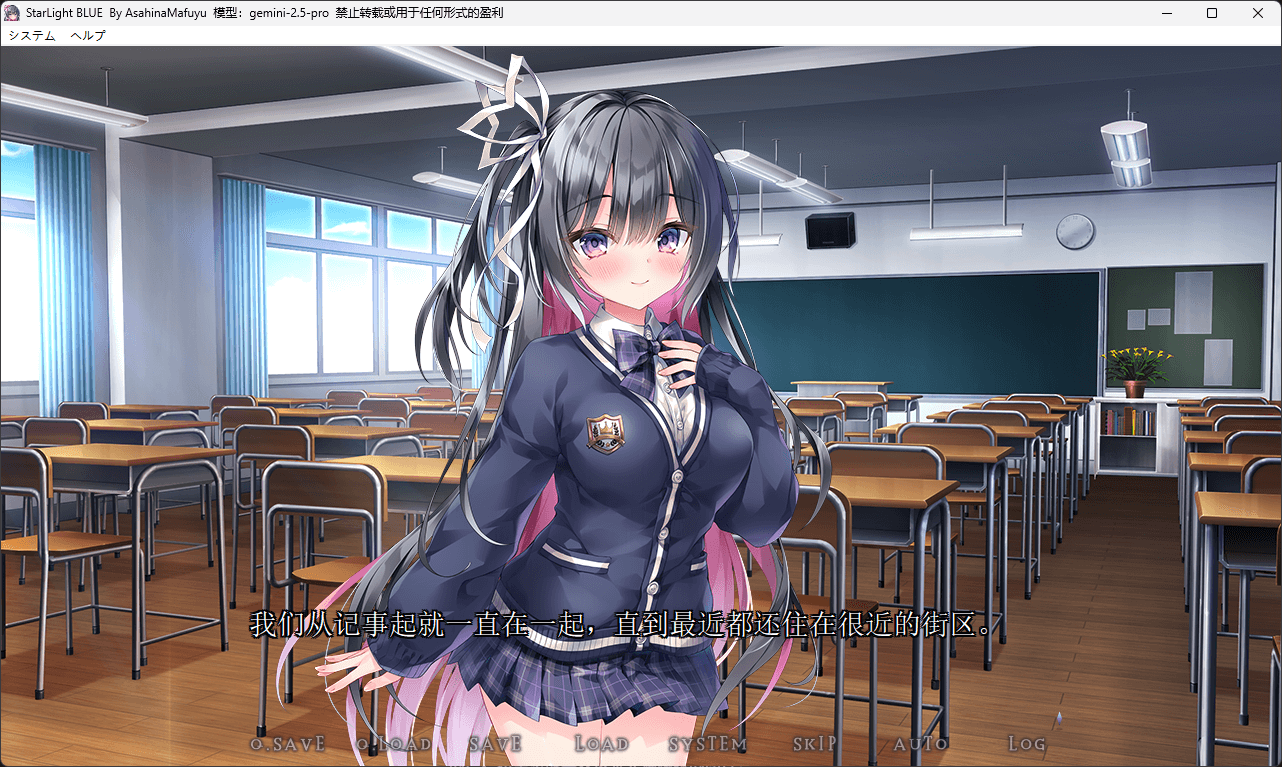1282x767 pixels.
Task: Click the StarLight BLUE title bar icon
Action: tap(11, 12)
